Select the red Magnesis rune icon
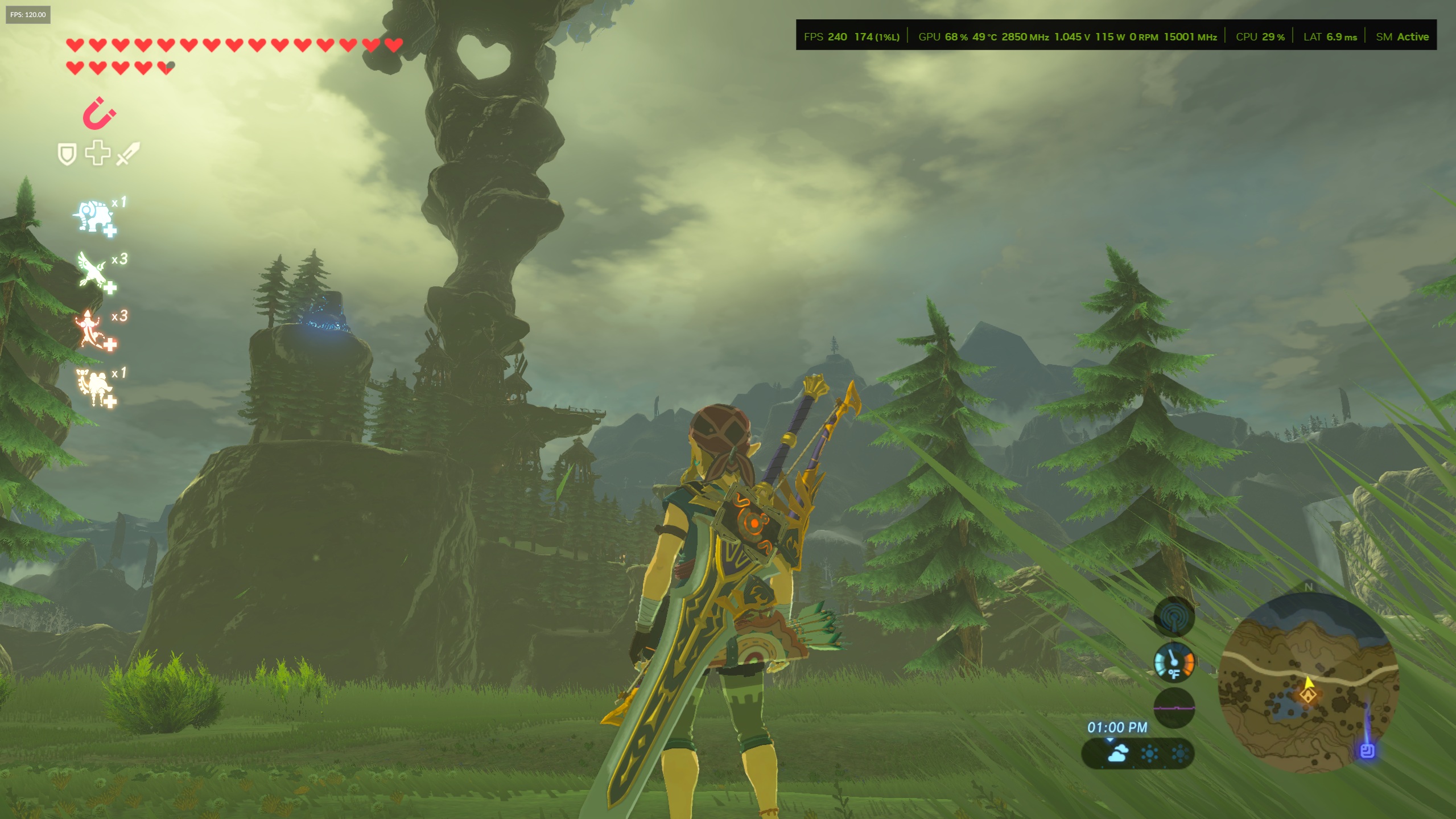Image resolution: width=1456 pixels, height=819 pixels. (x=99, y=113)
